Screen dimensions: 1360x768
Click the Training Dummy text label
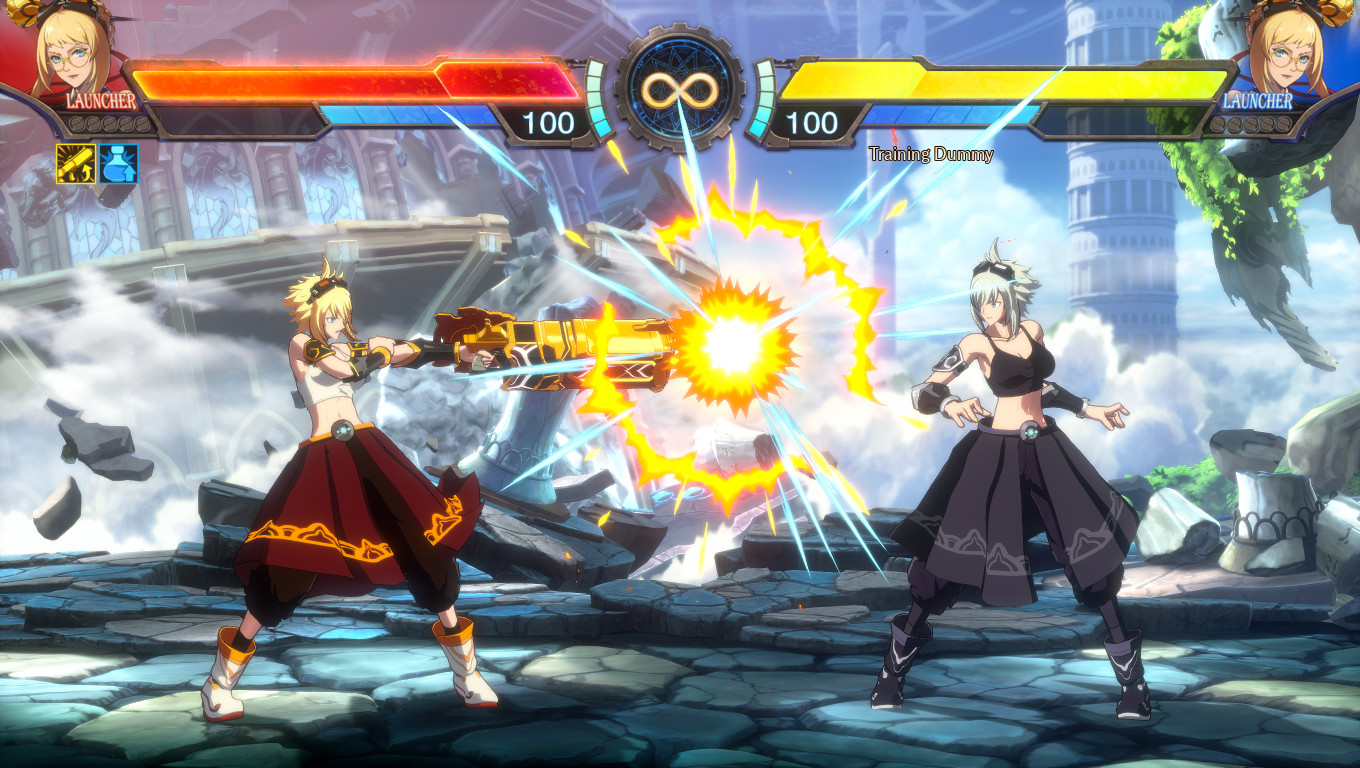tap(930, 155)
